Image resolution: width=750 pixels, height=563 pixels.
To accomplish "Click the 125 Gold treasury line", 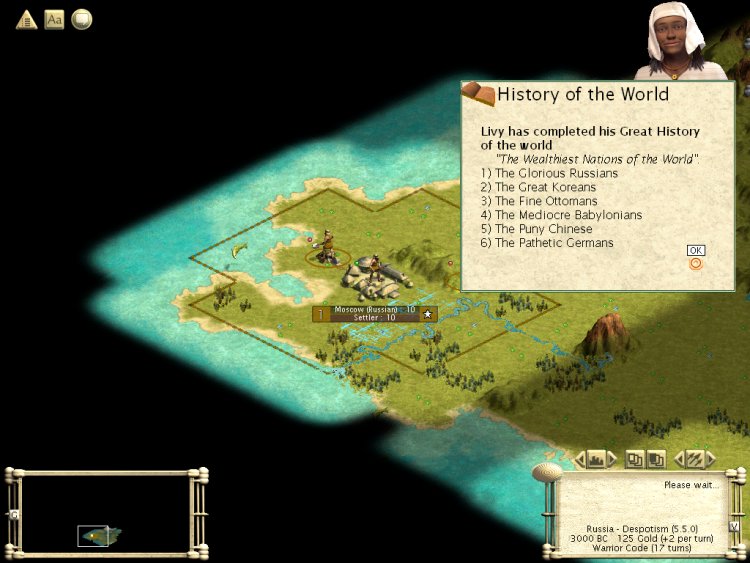I will (660, 538).
